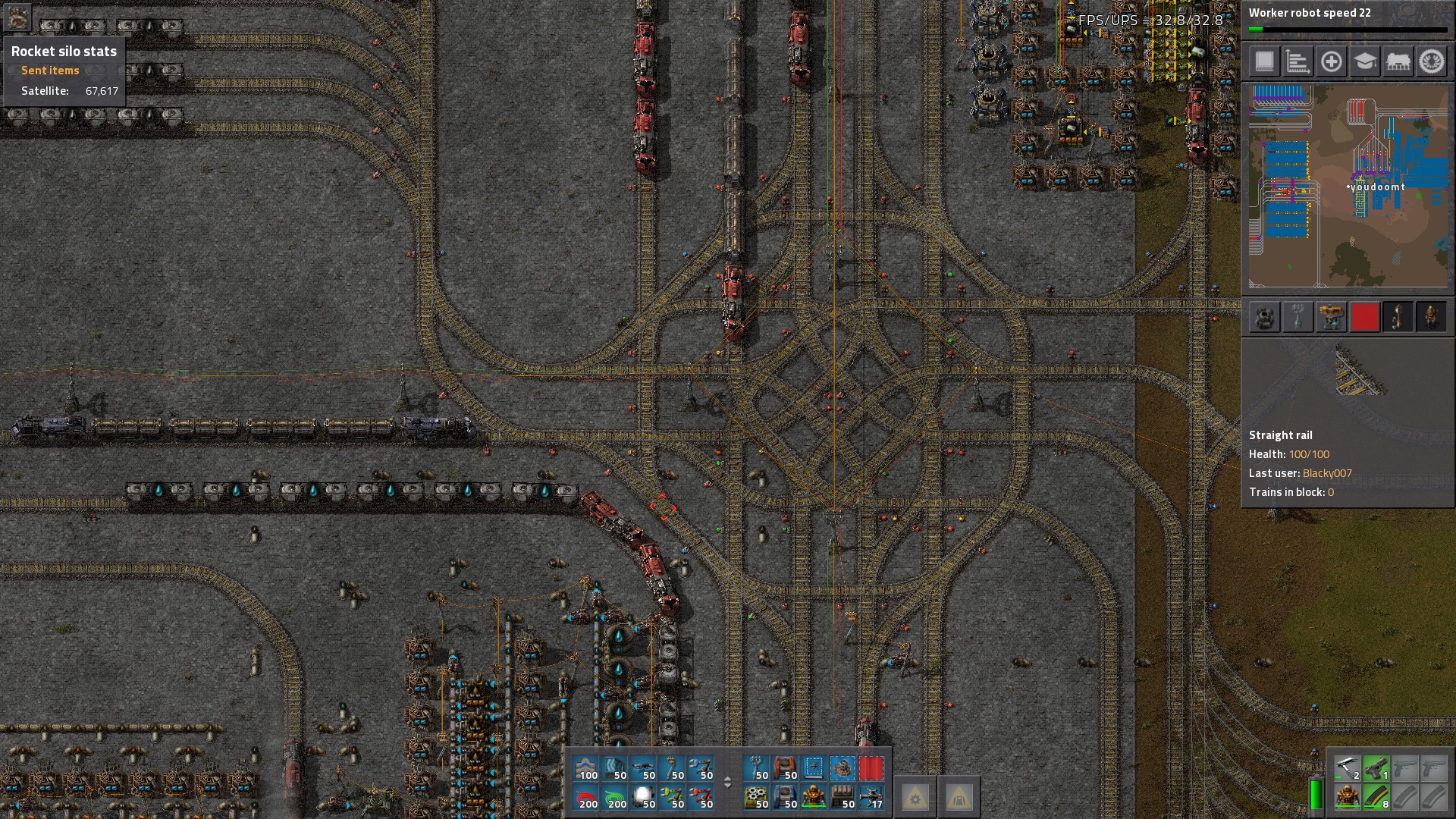Pick the lamp from the hotbar
Screen dimensions: 1456x819
click(645, 797)
